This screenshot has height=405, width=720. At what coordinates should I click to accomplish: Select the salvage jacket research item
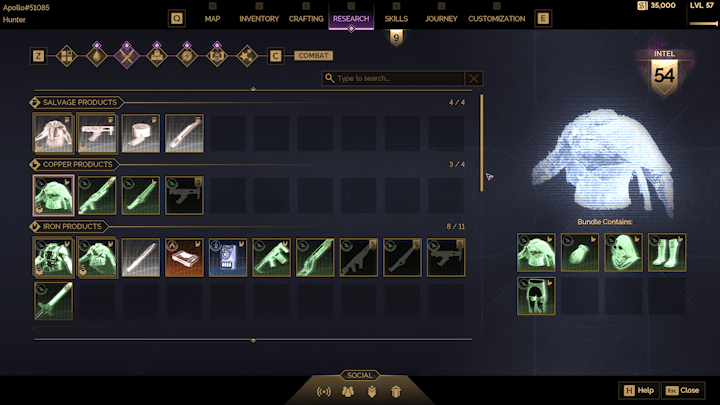52,132
